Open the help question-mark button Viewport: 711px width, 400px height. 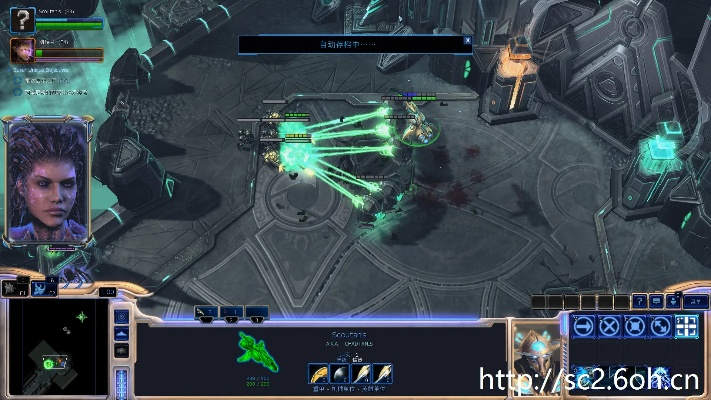click(640, 301)
